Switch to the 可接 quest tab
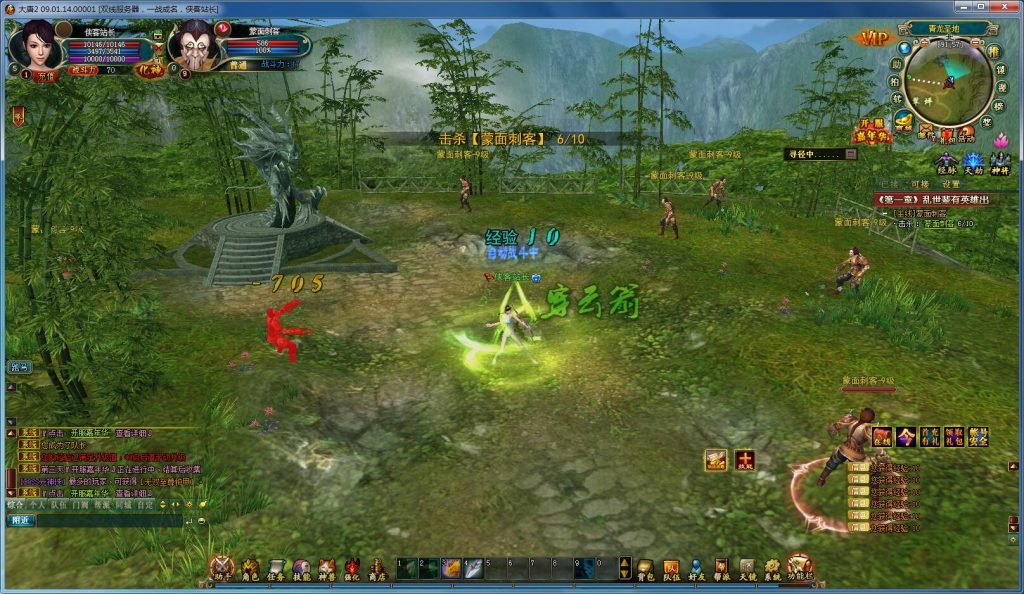The image size is (1024, 594). (920, 184)
